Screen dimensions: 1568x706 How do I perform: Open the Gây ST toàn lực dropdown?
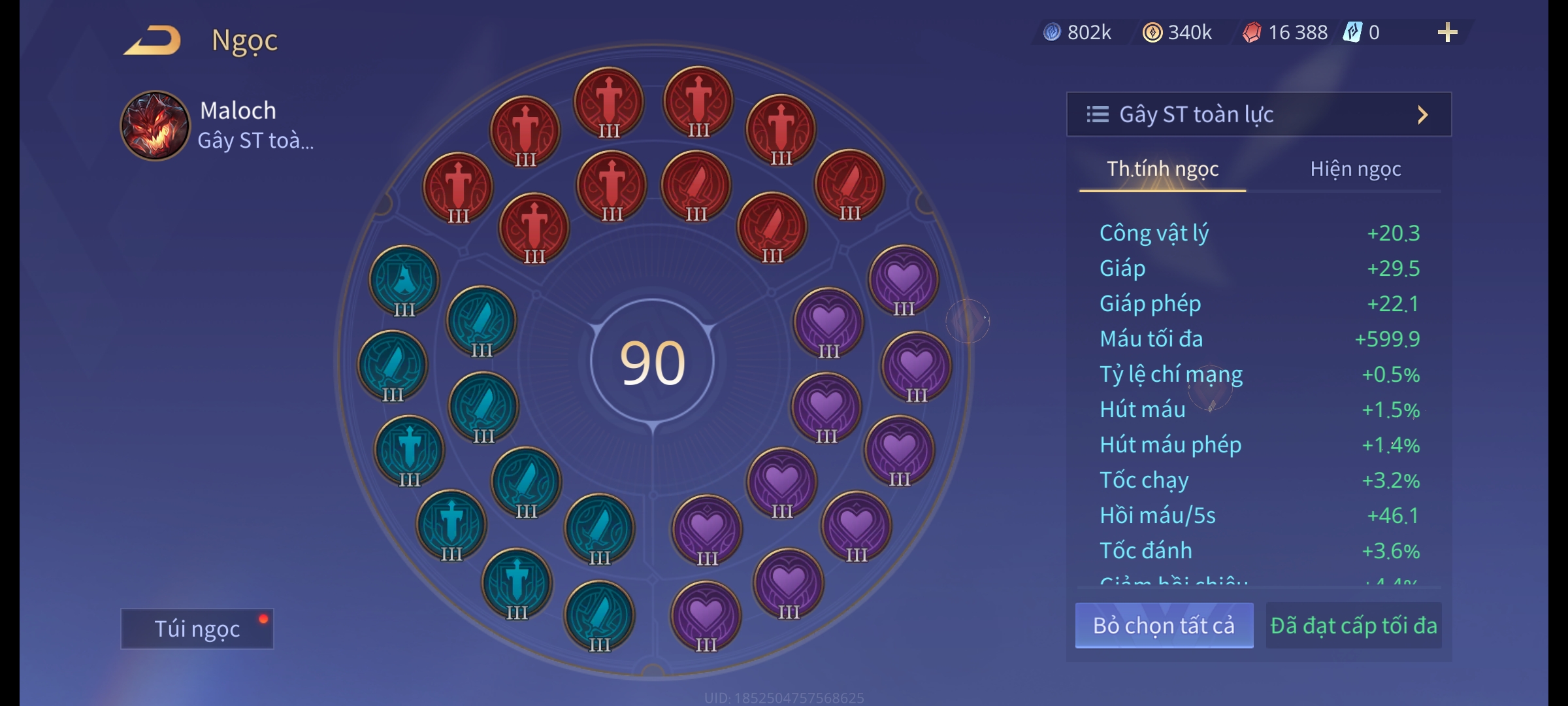tap(1258, 114)
